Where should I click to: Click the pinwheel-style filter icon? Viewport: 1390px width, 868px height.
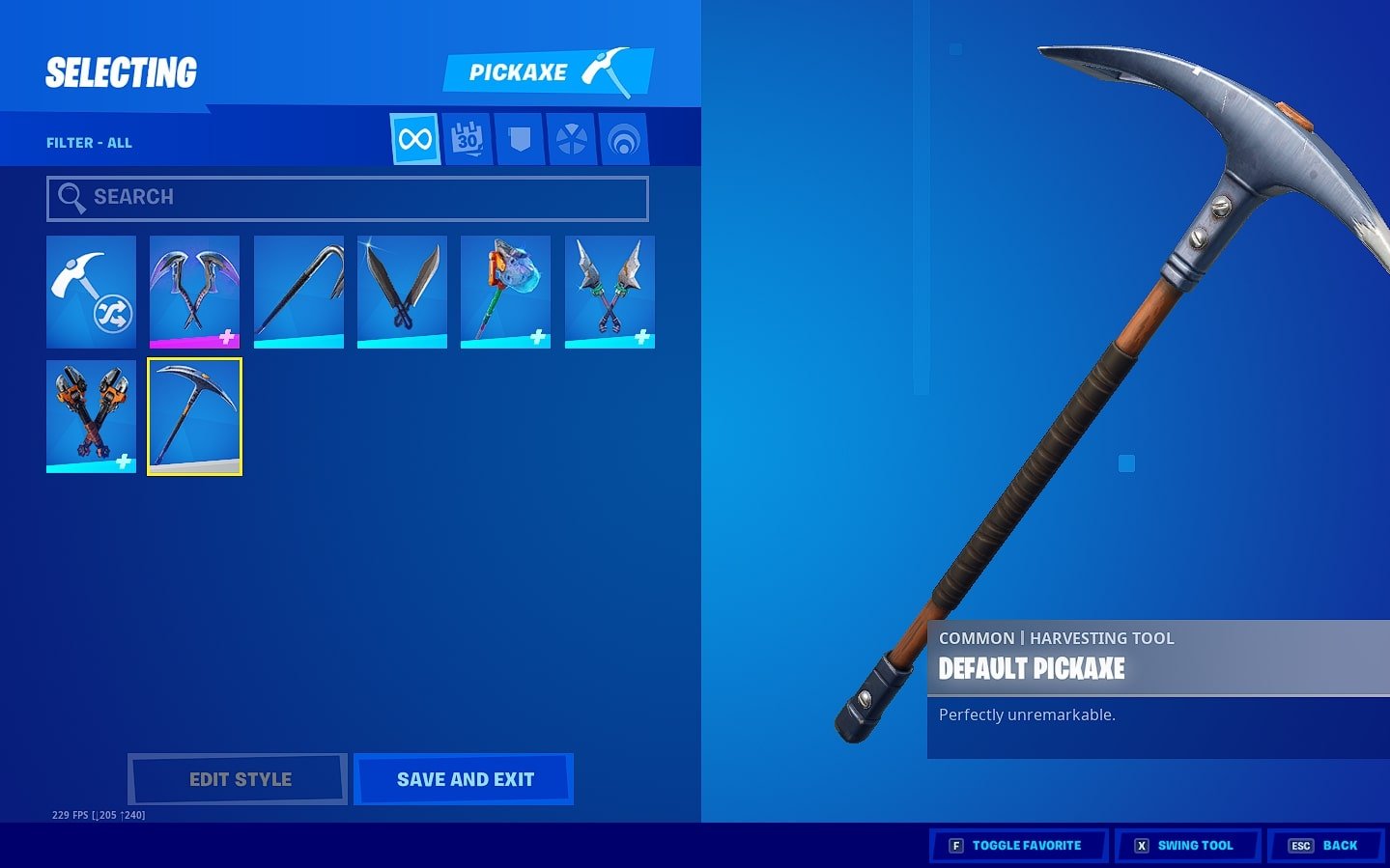[572, 138]
